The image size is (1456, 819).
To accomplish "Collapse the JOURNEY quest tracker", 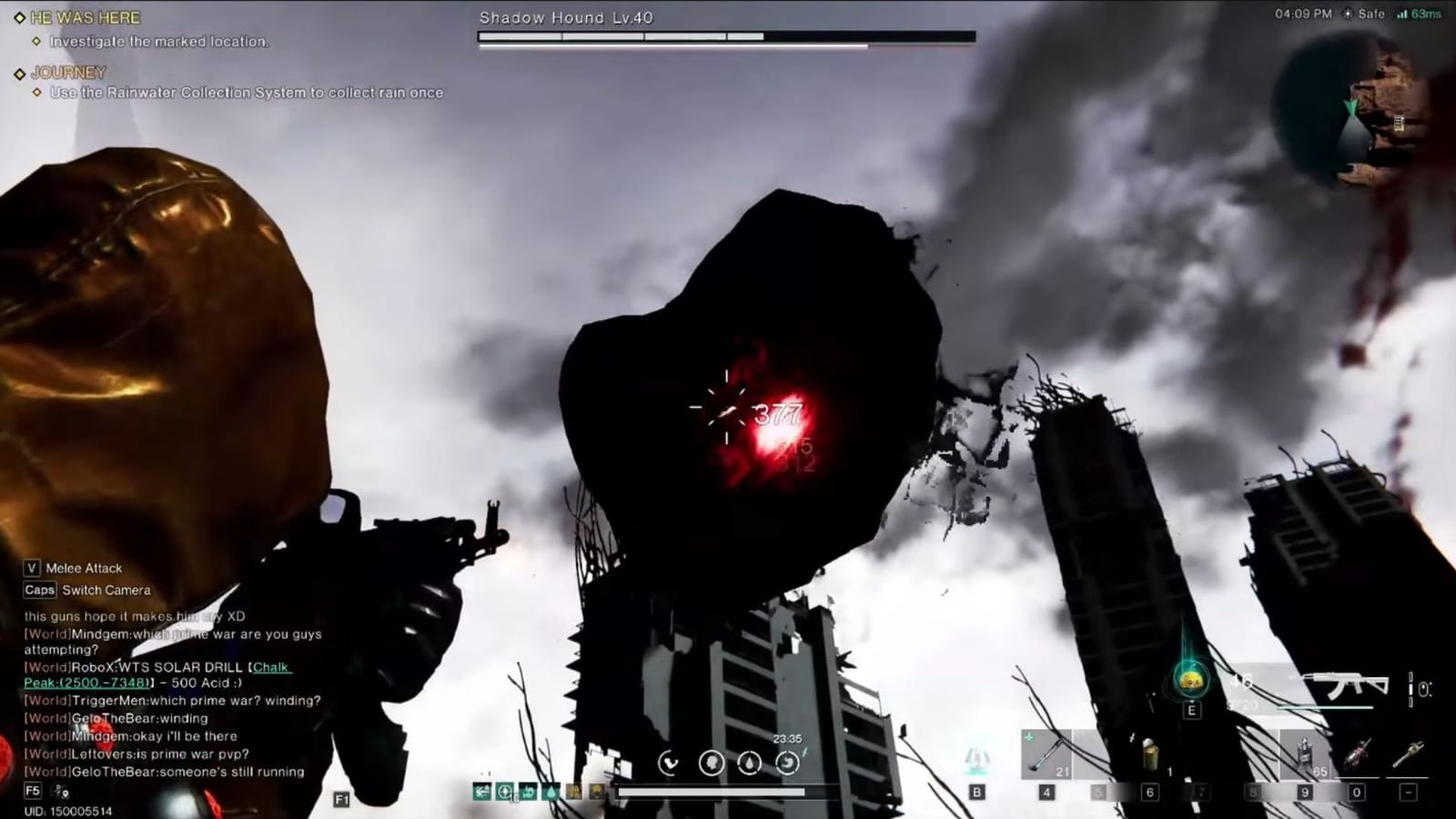I will tap(68, 73).
